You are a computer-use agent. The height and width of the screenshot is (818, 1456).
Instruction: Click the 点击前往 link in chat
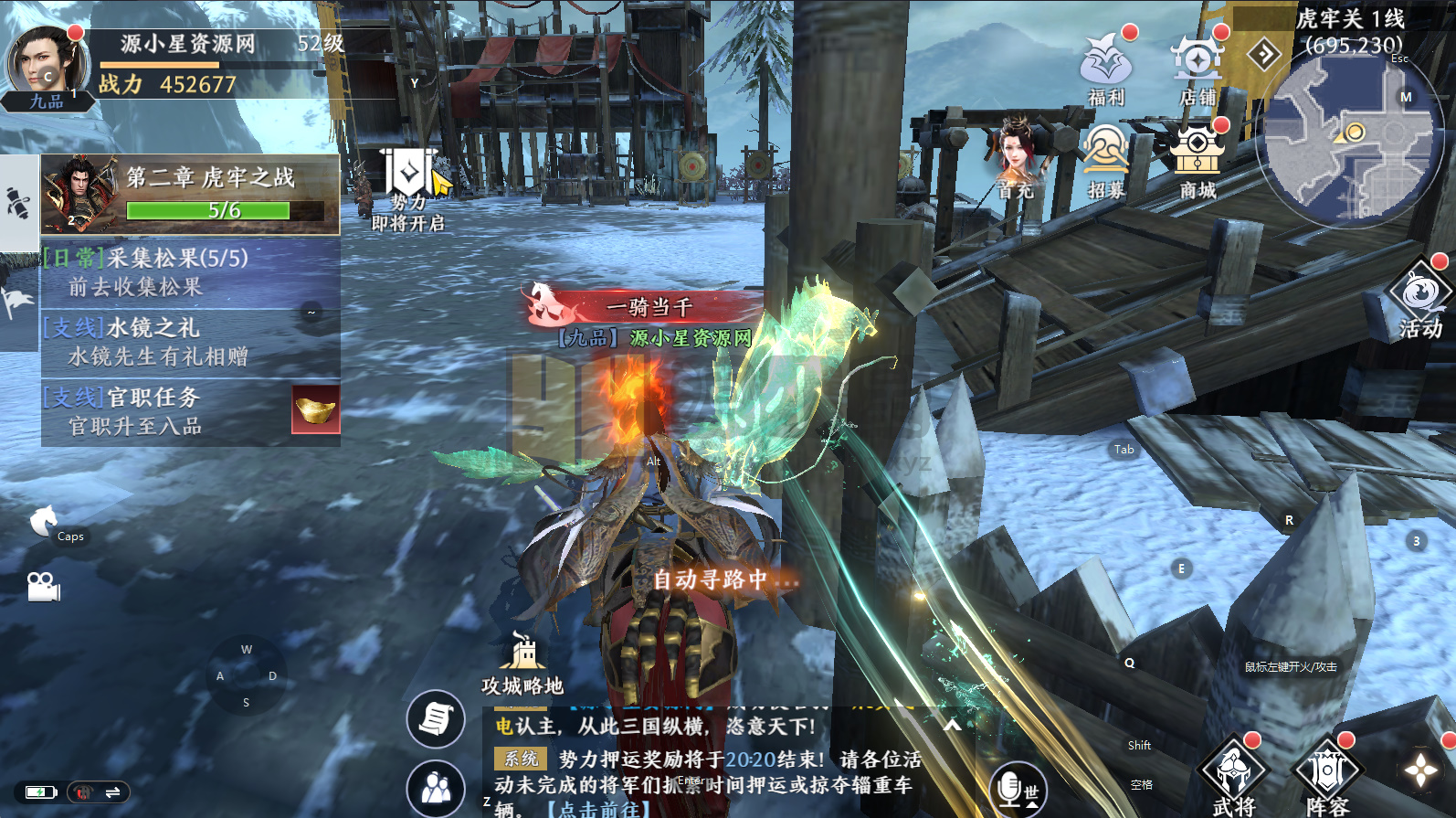point(598,809)
